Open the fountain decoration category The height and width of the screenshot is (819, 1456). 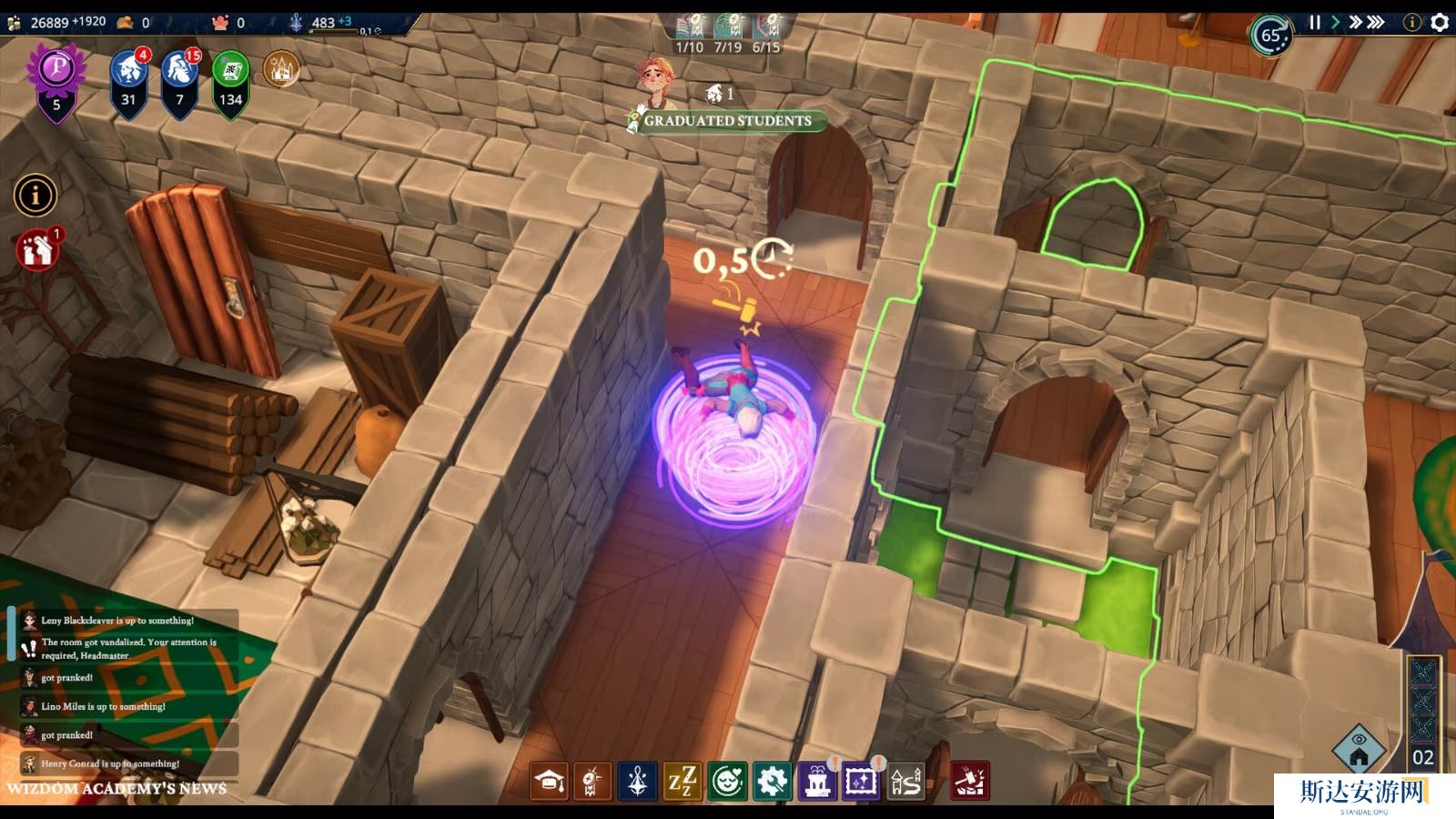click(x=816, y=782)
